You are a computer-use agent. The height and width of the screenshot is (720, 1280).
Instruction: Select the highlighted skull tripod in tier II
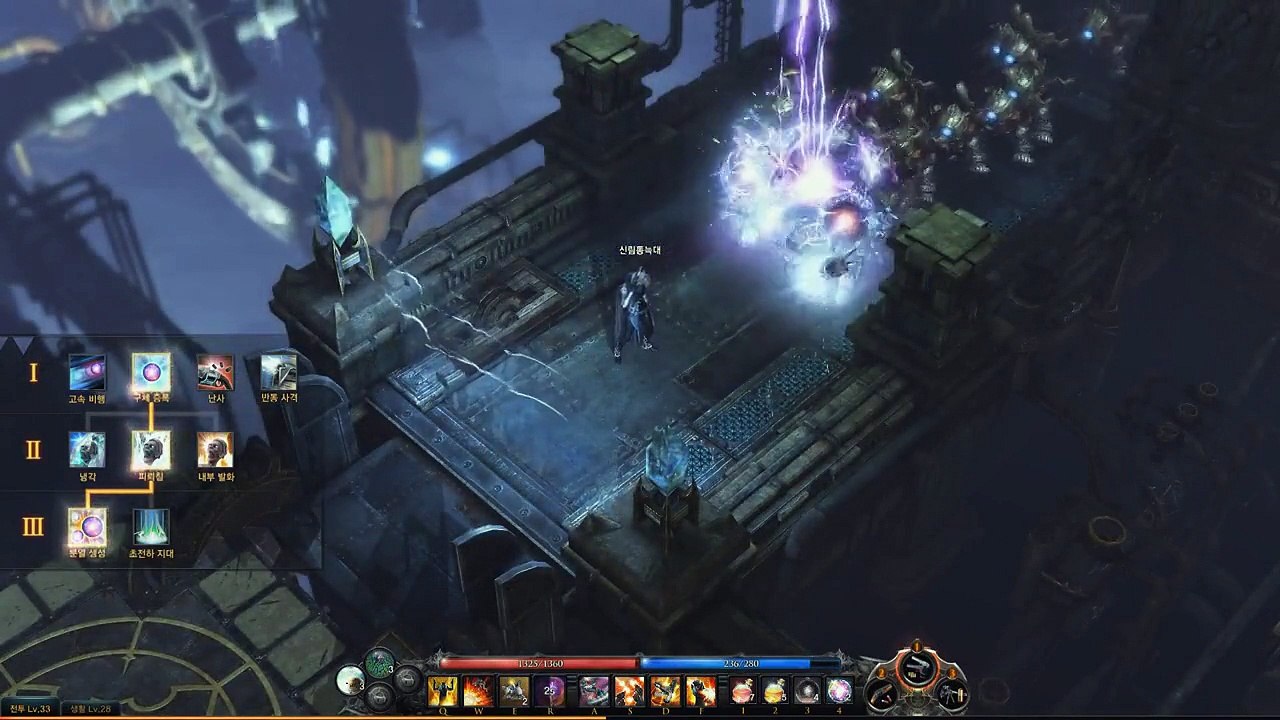click(x=151, y=450)
